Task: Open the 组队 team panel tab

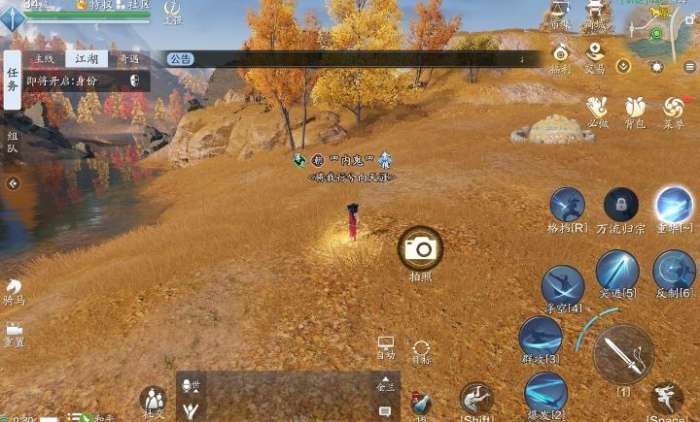Action: pyautogui.click(x=12, y=141)
